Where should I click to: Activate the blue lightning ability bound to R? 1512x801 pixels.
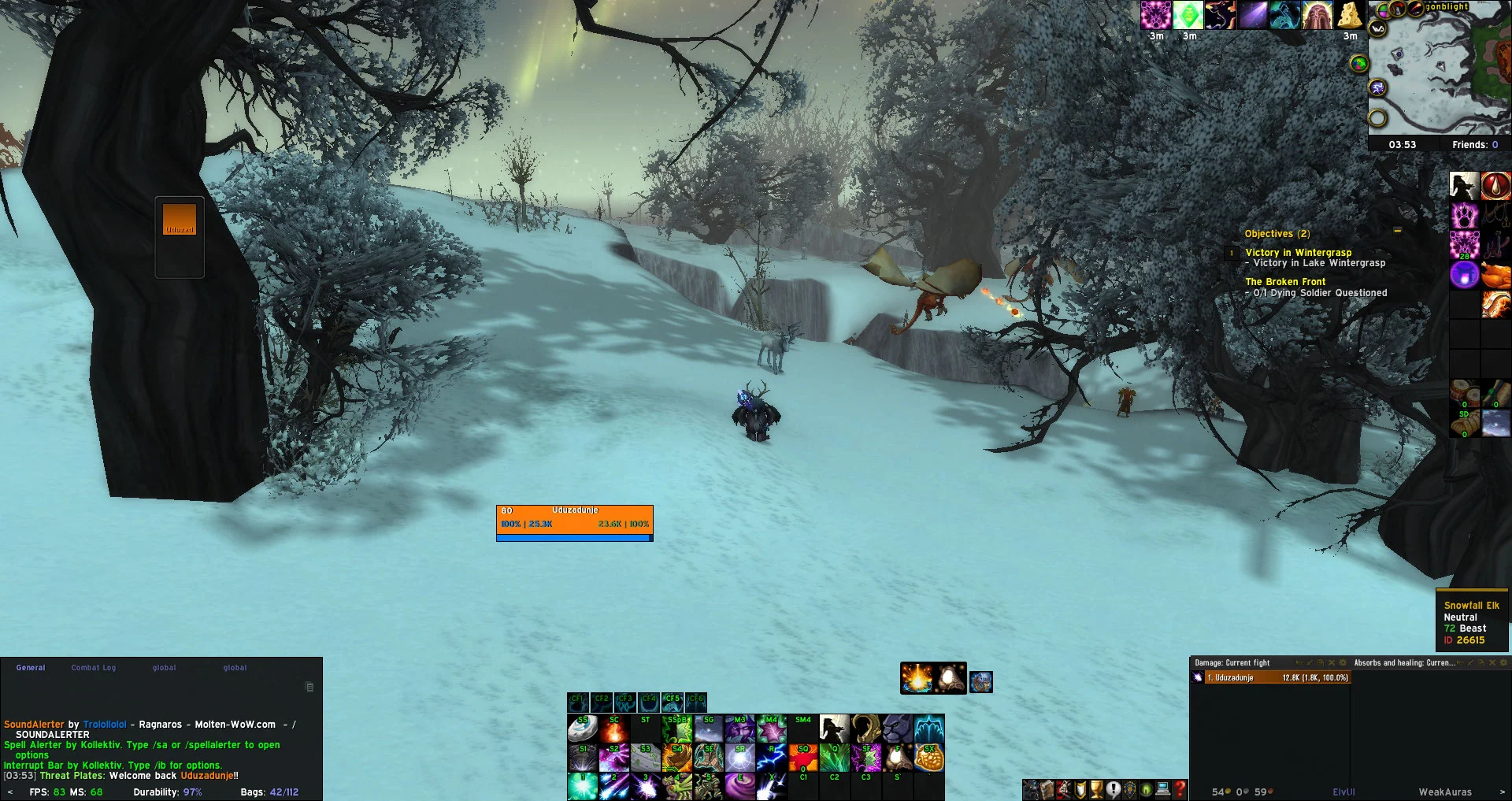pos(771,758)
